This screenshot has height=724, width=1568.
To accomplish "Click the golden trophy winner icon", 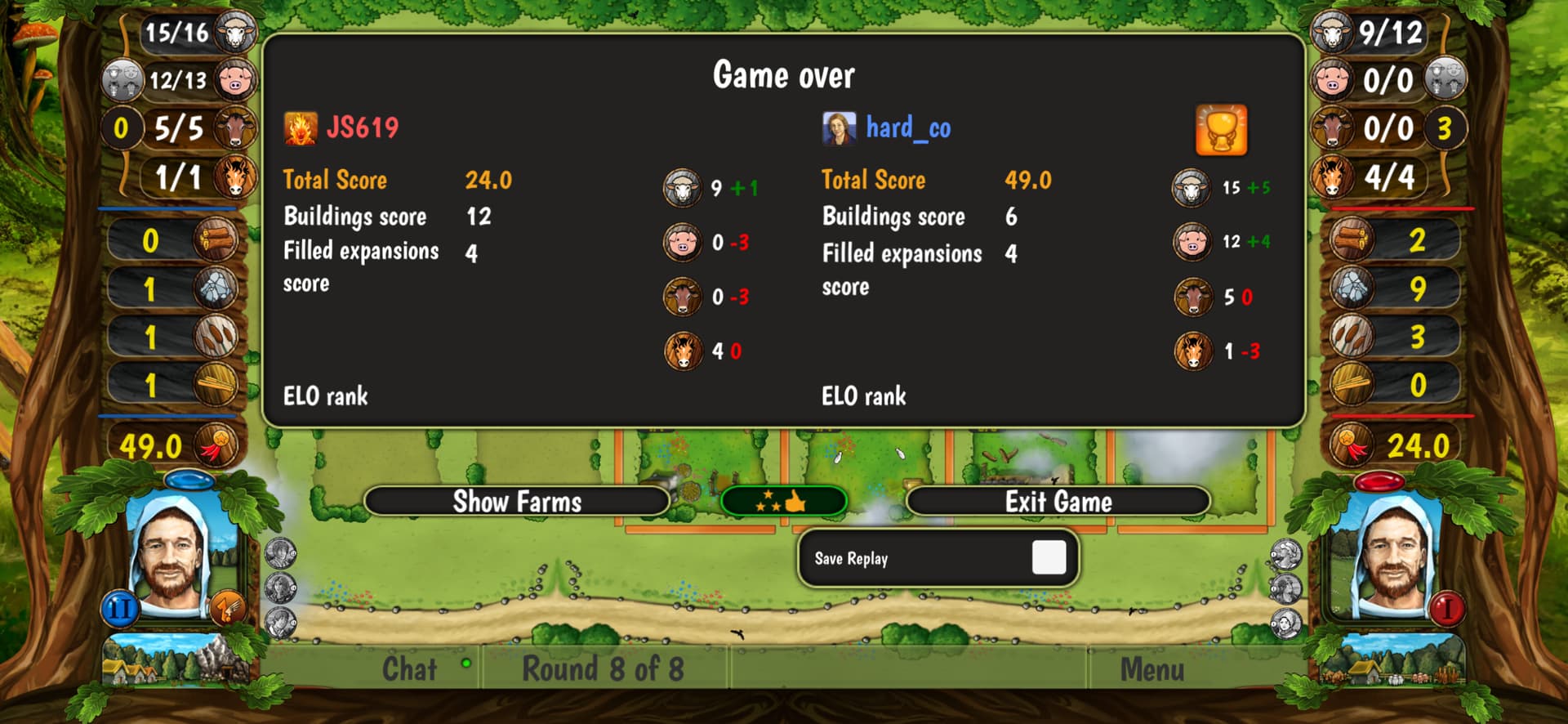I will tap(1221, 129).
